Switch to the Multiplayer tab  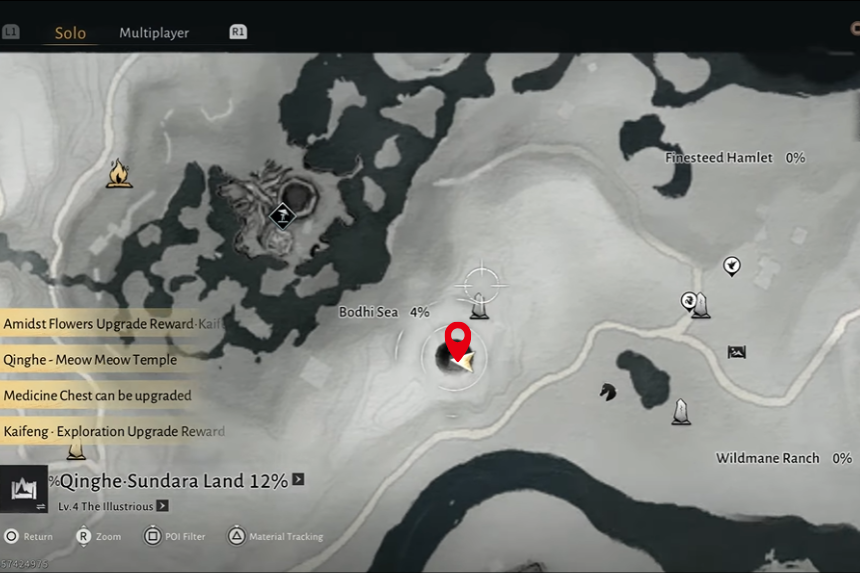tap(154, 33)
